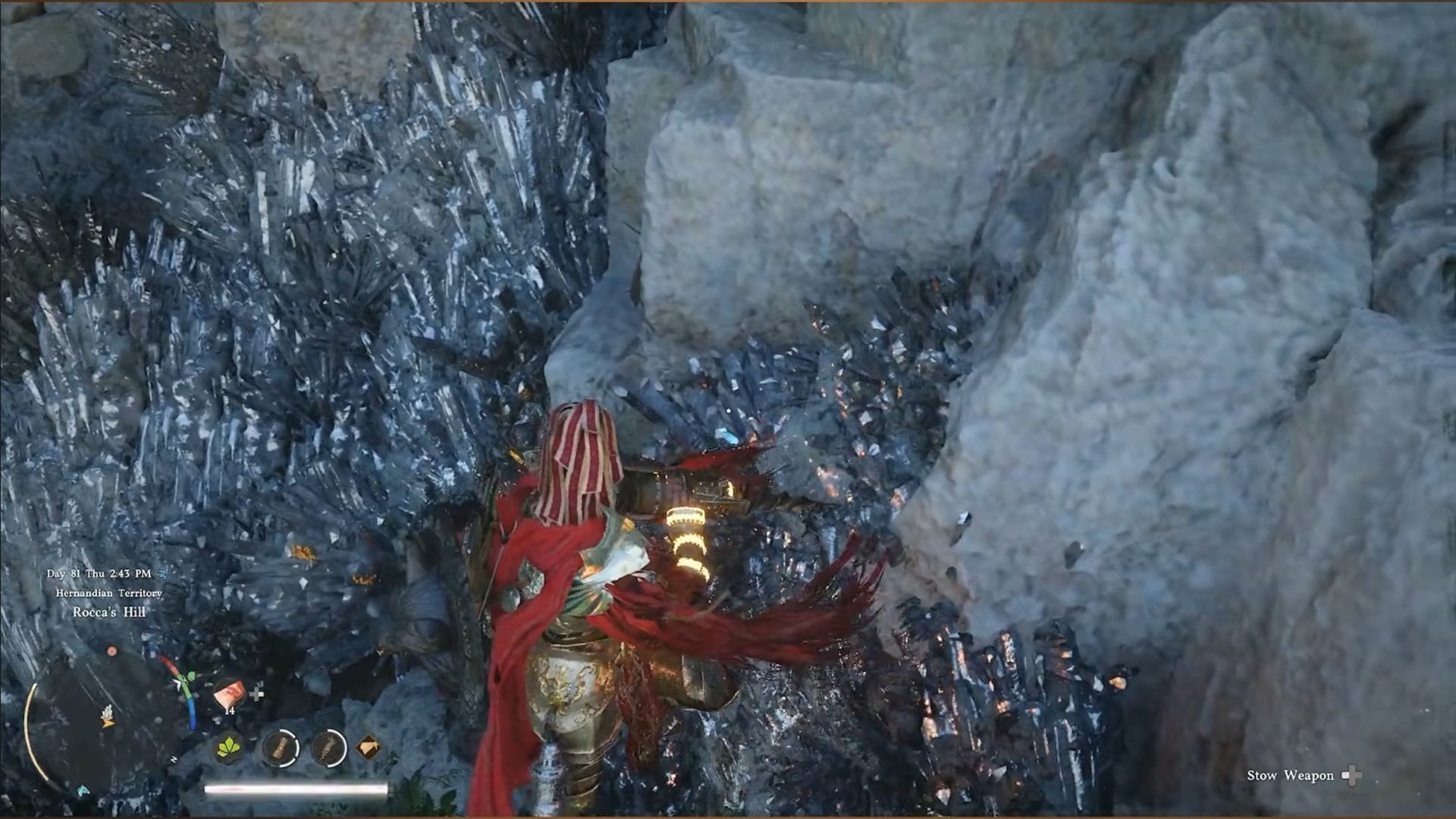Click the plus icon beside the meat item

coord(257,694)
